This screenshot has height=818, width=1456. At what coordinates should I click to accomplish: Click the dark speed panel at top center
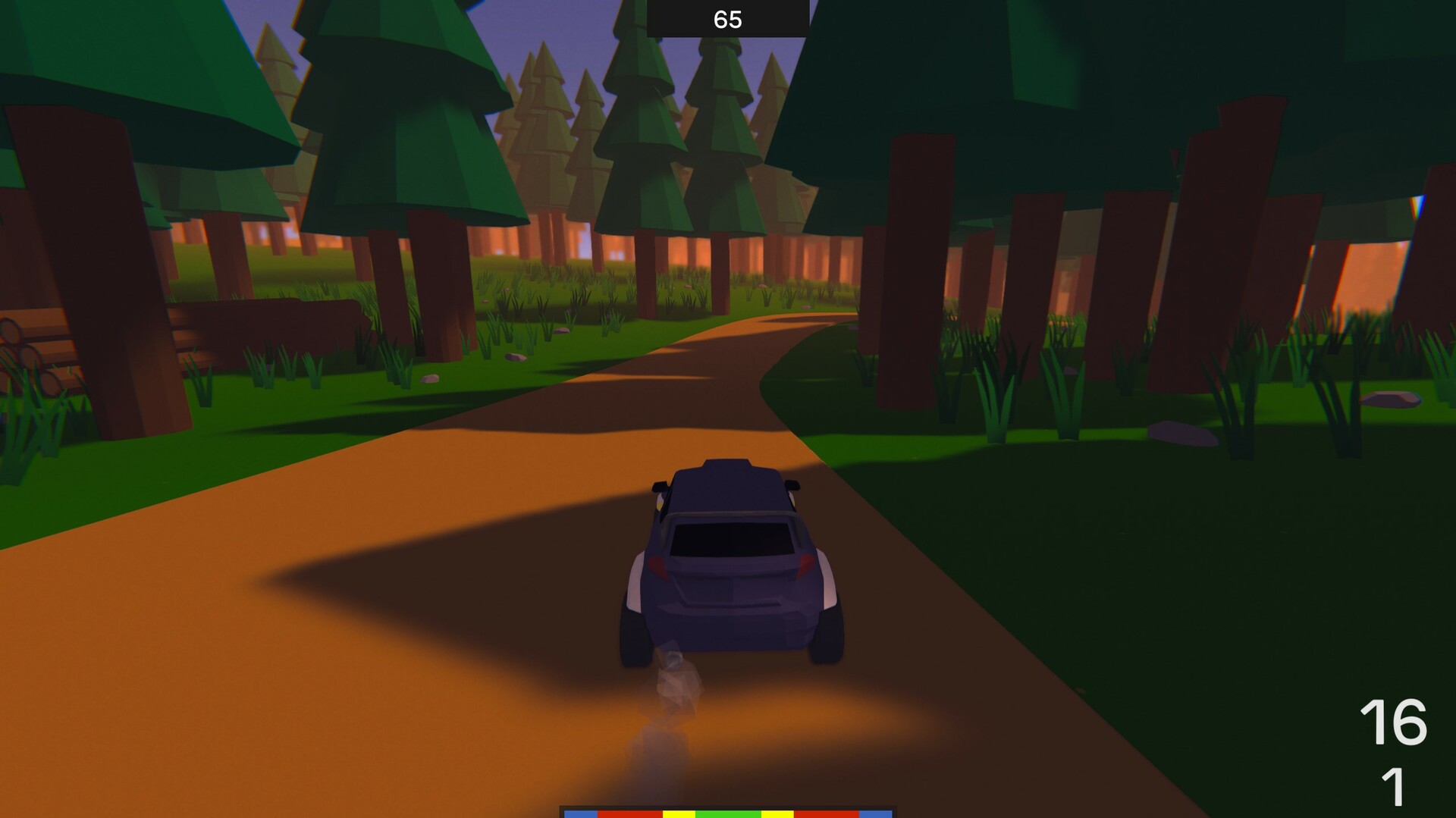tap(726, 15)
